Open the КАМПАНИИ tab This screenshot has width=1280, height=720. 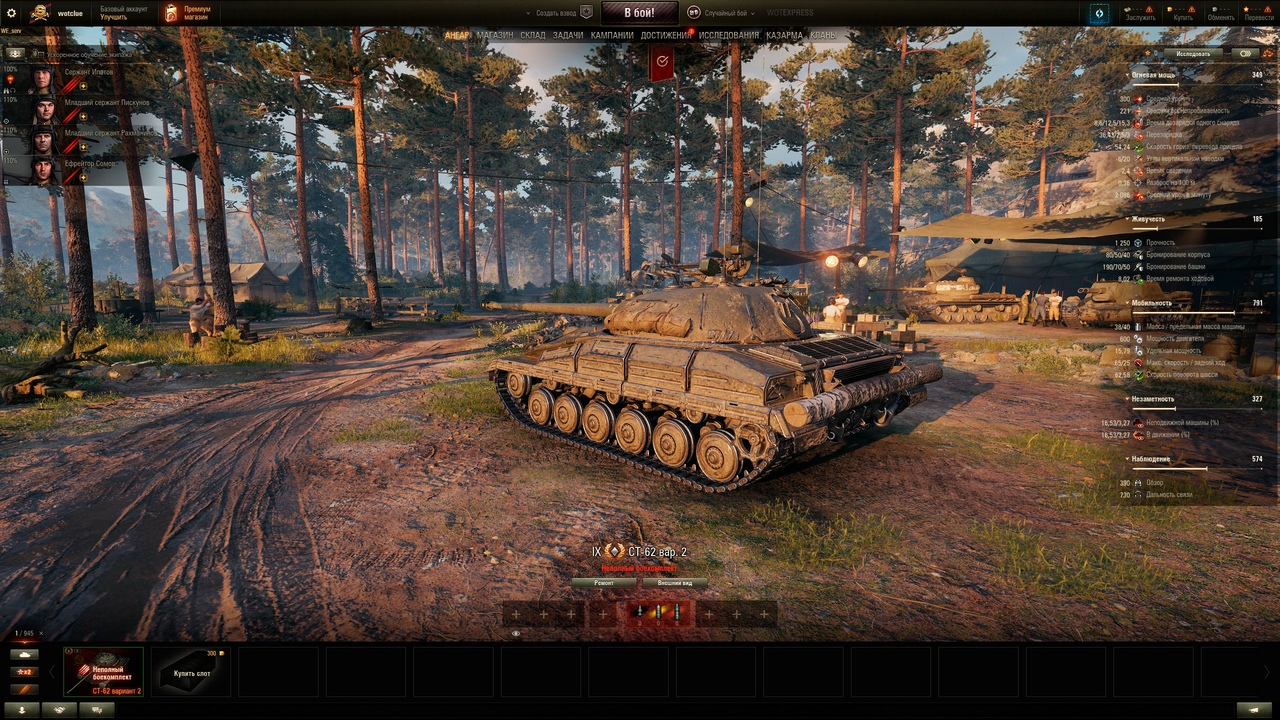click(x=612, y=35)
